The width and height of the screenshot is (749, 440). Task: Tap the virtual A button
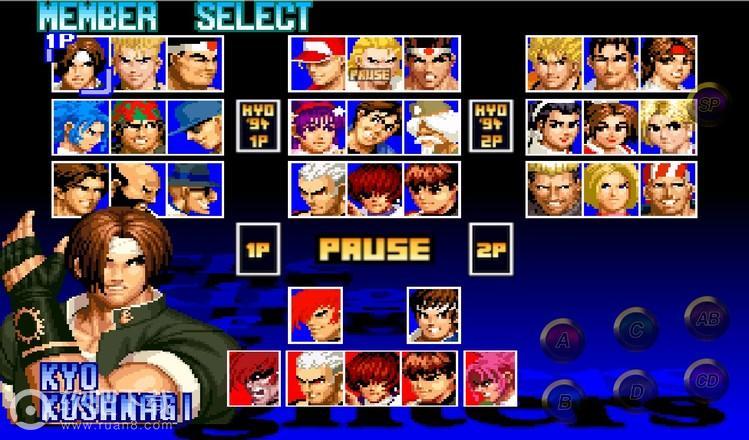pos(563,340)
